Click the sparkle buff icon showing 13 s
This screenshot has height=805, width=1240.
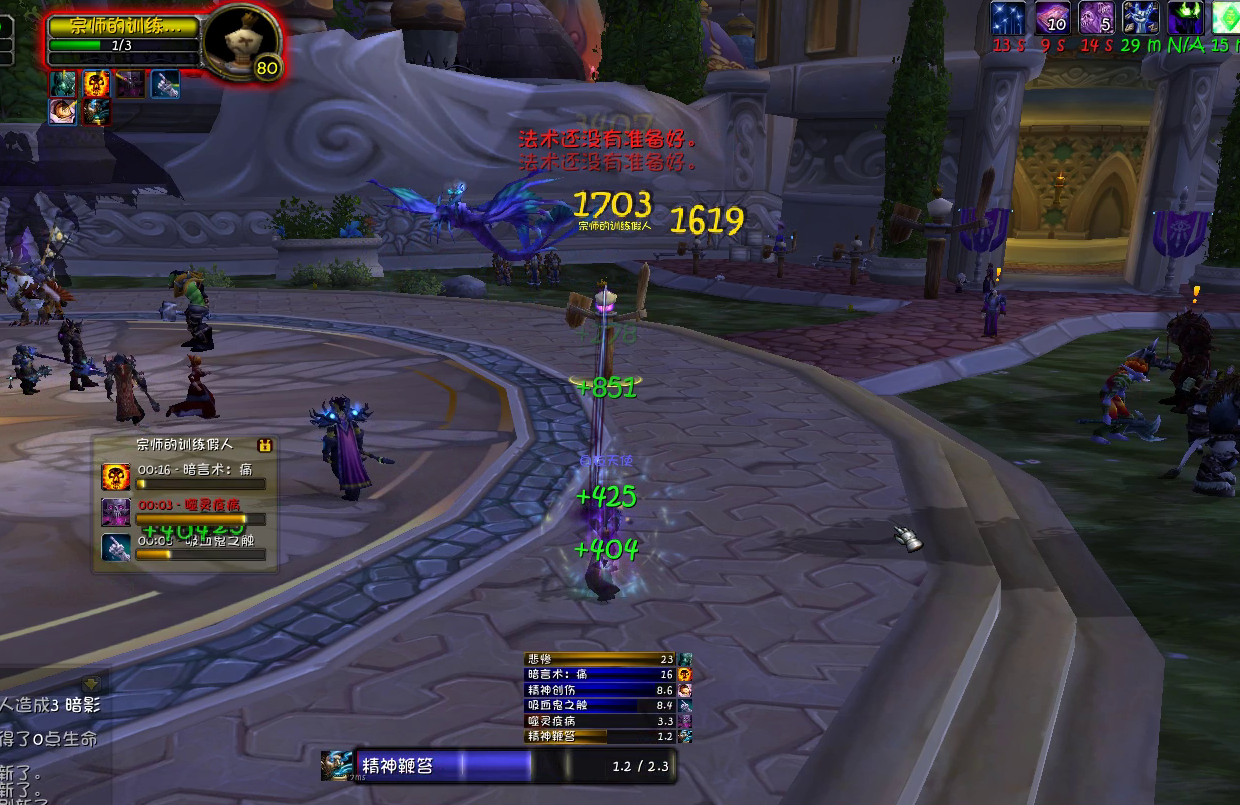[x=1007, y=18]
